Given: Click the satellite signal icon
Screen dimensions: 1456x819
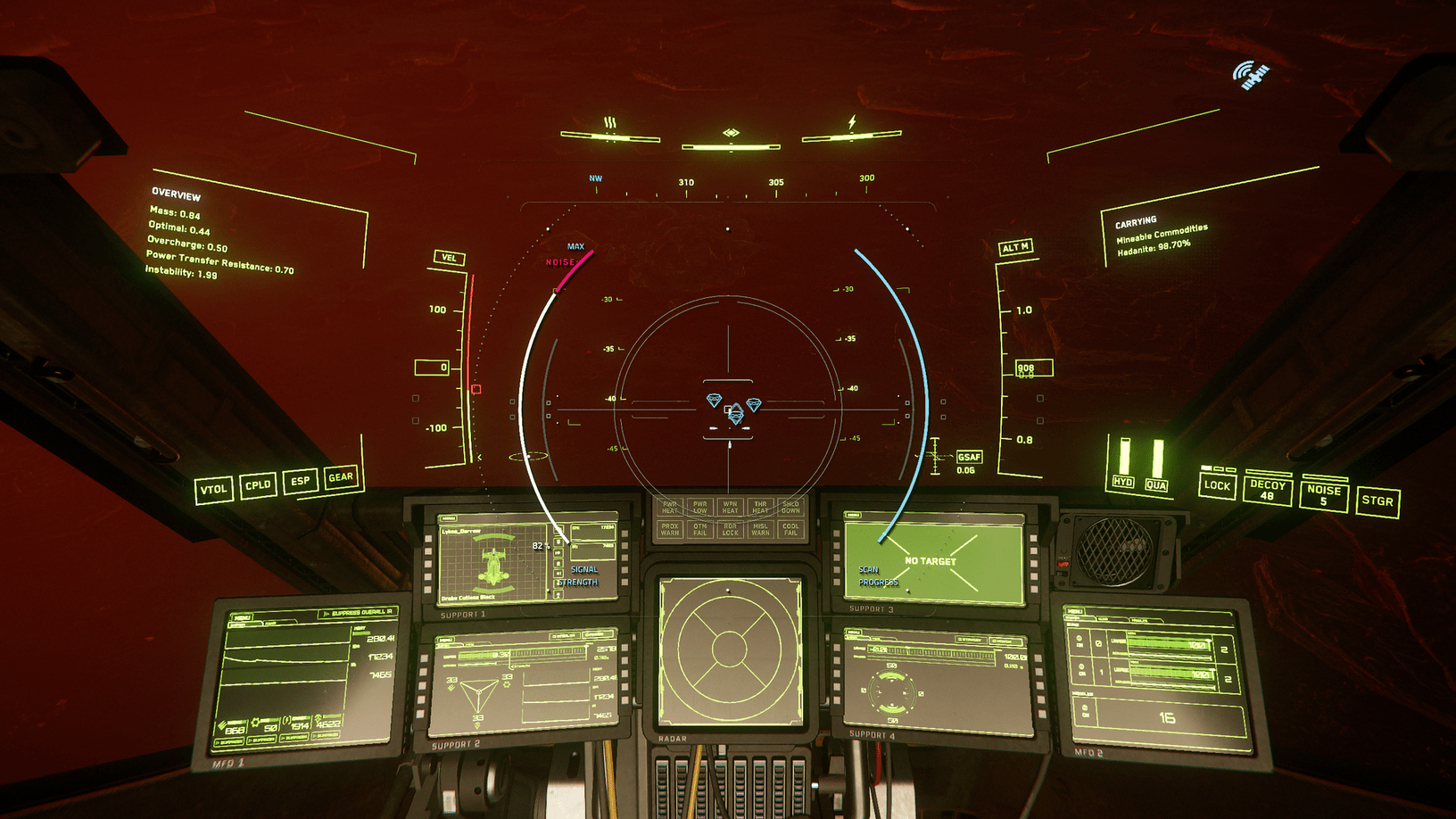Looking at the screenshot, I should tap(1251, 76).
